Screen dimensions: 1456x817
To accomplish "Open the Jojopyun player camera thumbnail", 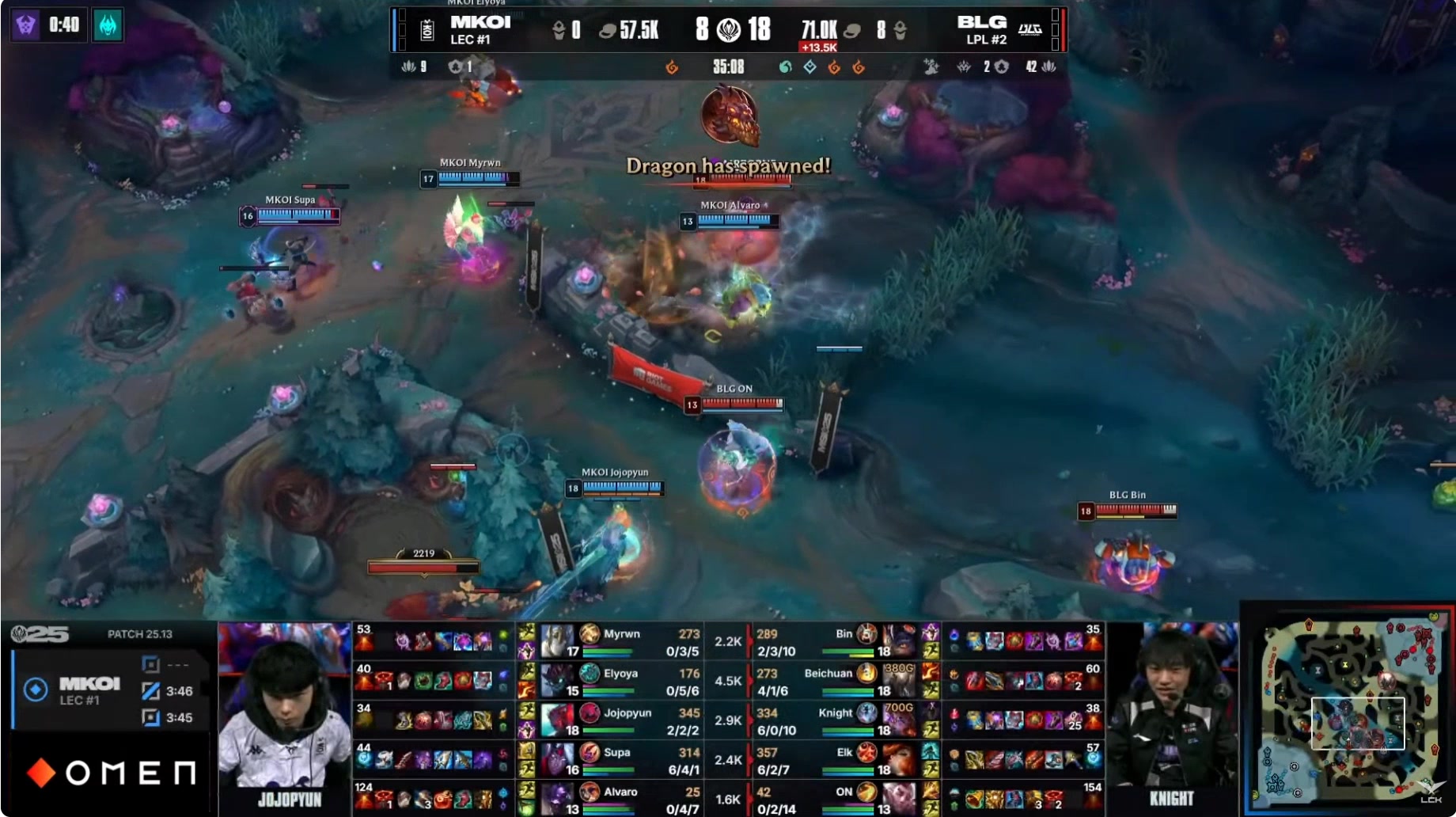I will pyautogui.click(x=285, y=718).
